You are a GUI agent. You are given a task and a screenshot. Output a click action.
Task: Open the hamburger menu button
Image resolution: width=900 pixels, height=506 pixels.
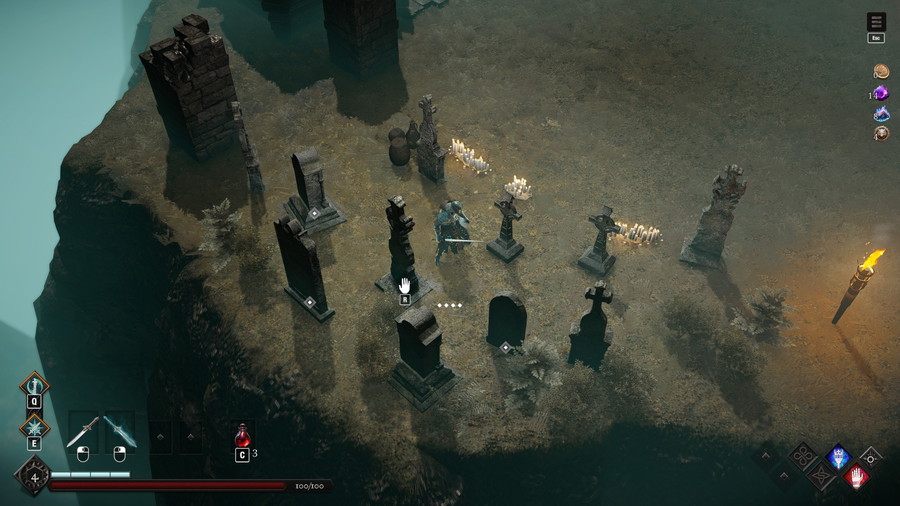point(876,22)
